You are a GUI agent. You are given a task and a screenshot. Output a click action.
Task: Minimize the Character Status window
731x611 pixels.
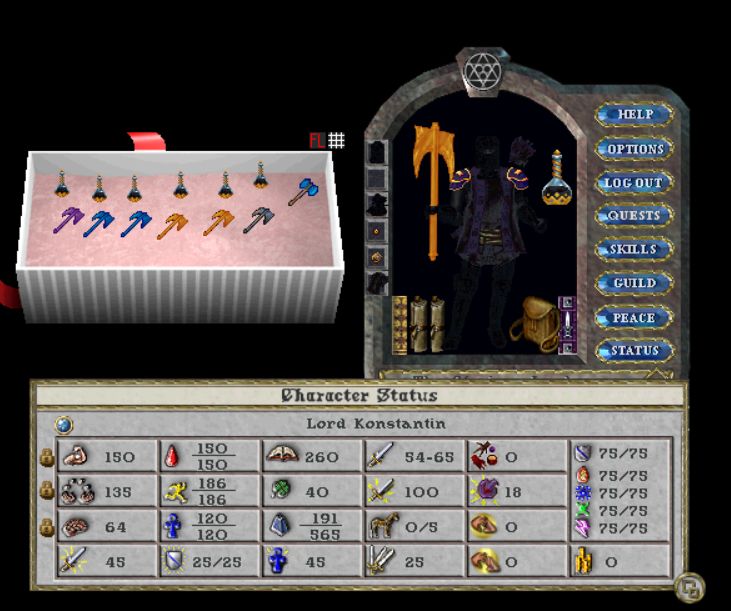click(x=687, y=585)
